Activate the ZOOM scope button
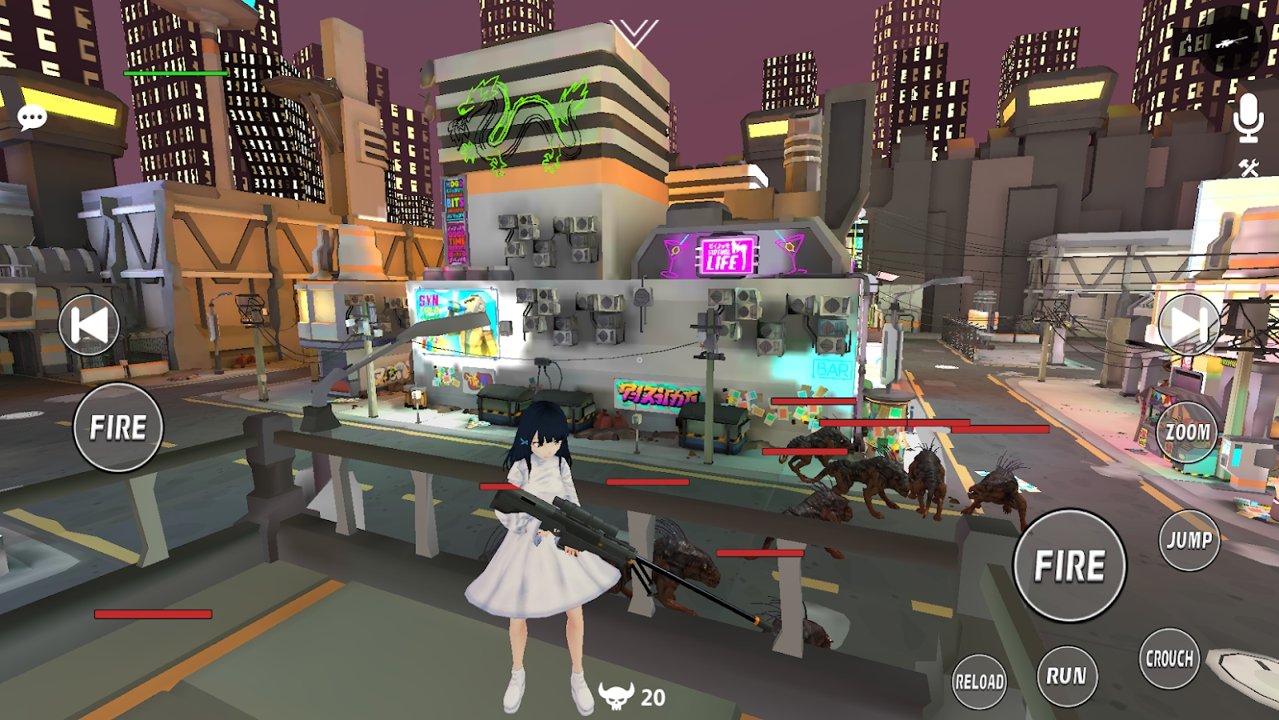This screenshot has width=1279, height=720. pyautogui.click(x=1187, y=433)
